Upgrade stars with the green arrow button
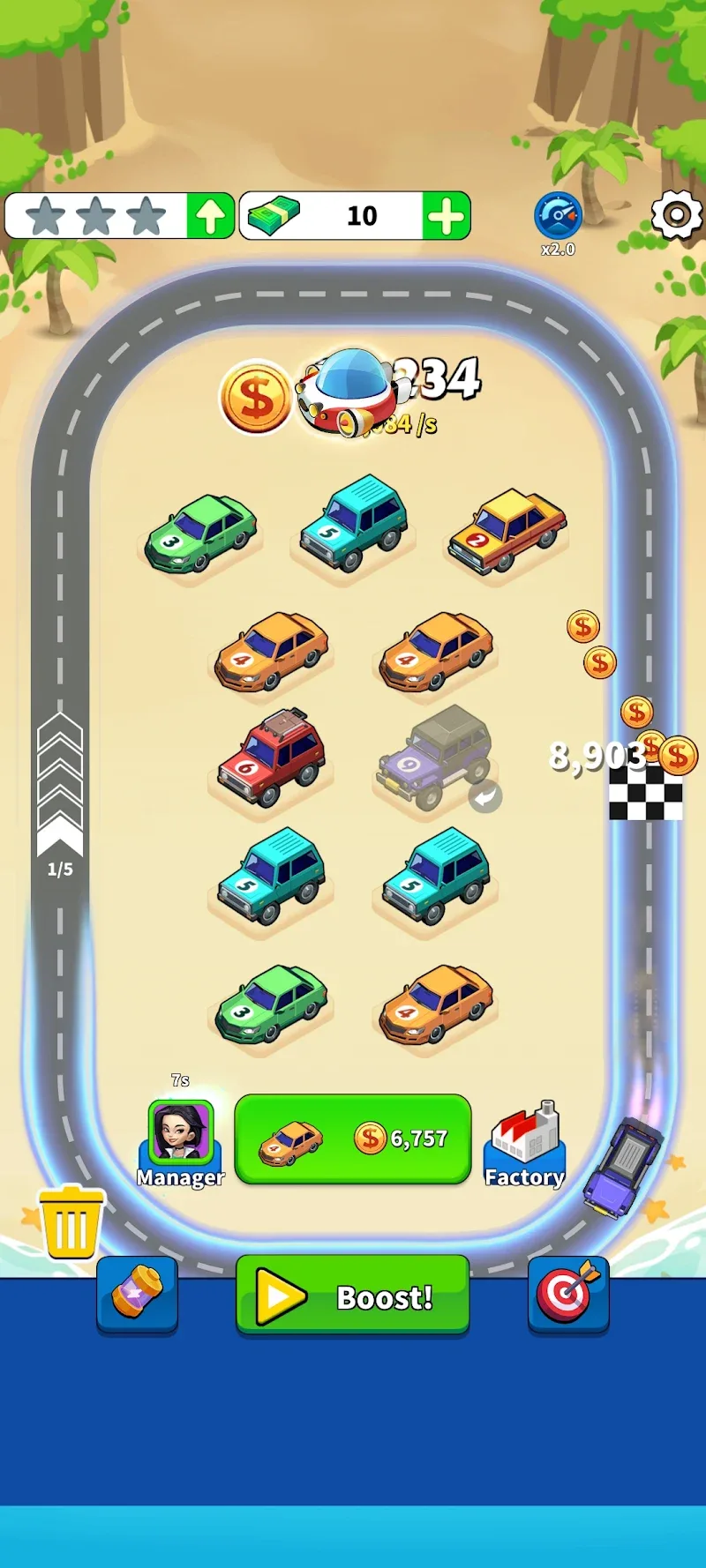 click(210, 216)
